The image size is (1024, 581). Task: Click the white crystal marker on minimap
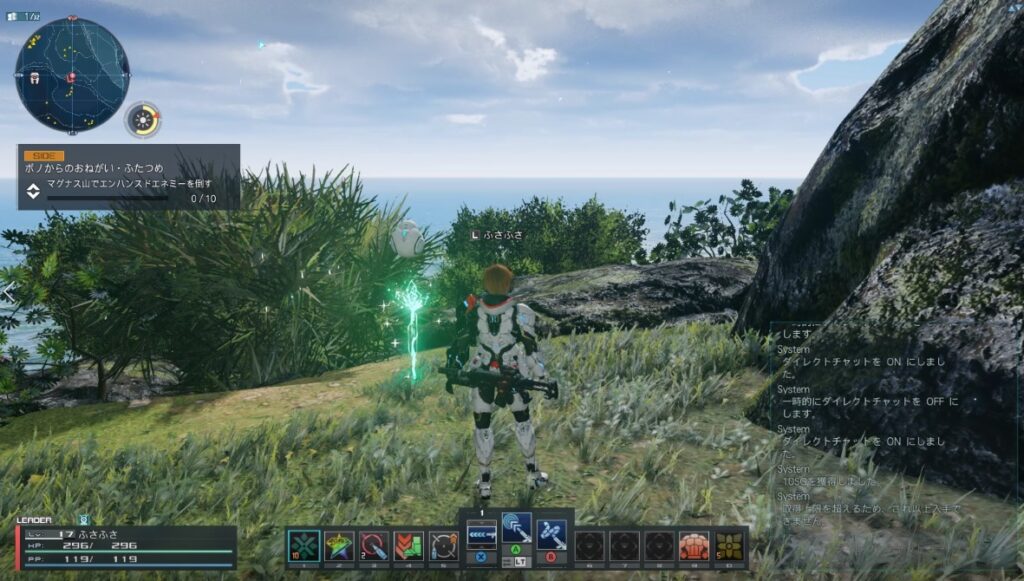pyautogui.click(x=34, y=77)
